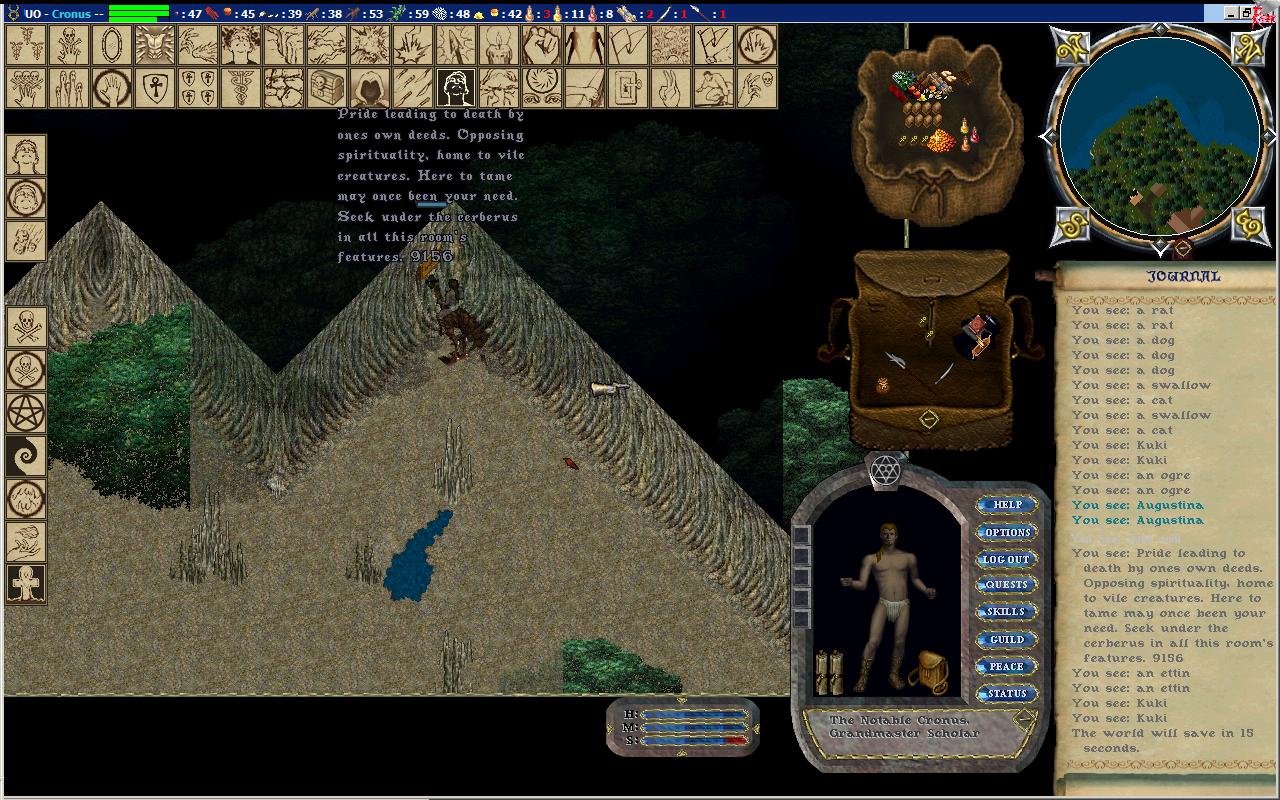Show the character Status window

pyautogui.click(x=1006, y=693)
